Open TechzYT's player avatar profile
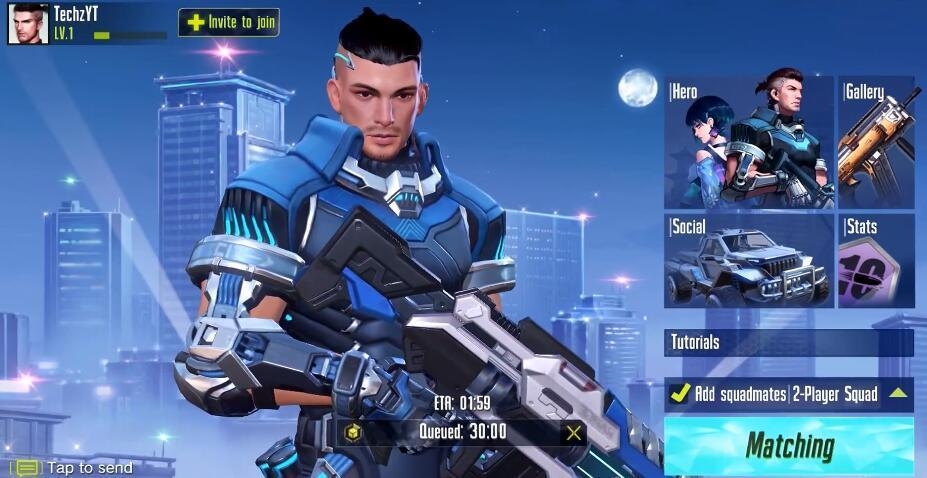 pos(28,23)
